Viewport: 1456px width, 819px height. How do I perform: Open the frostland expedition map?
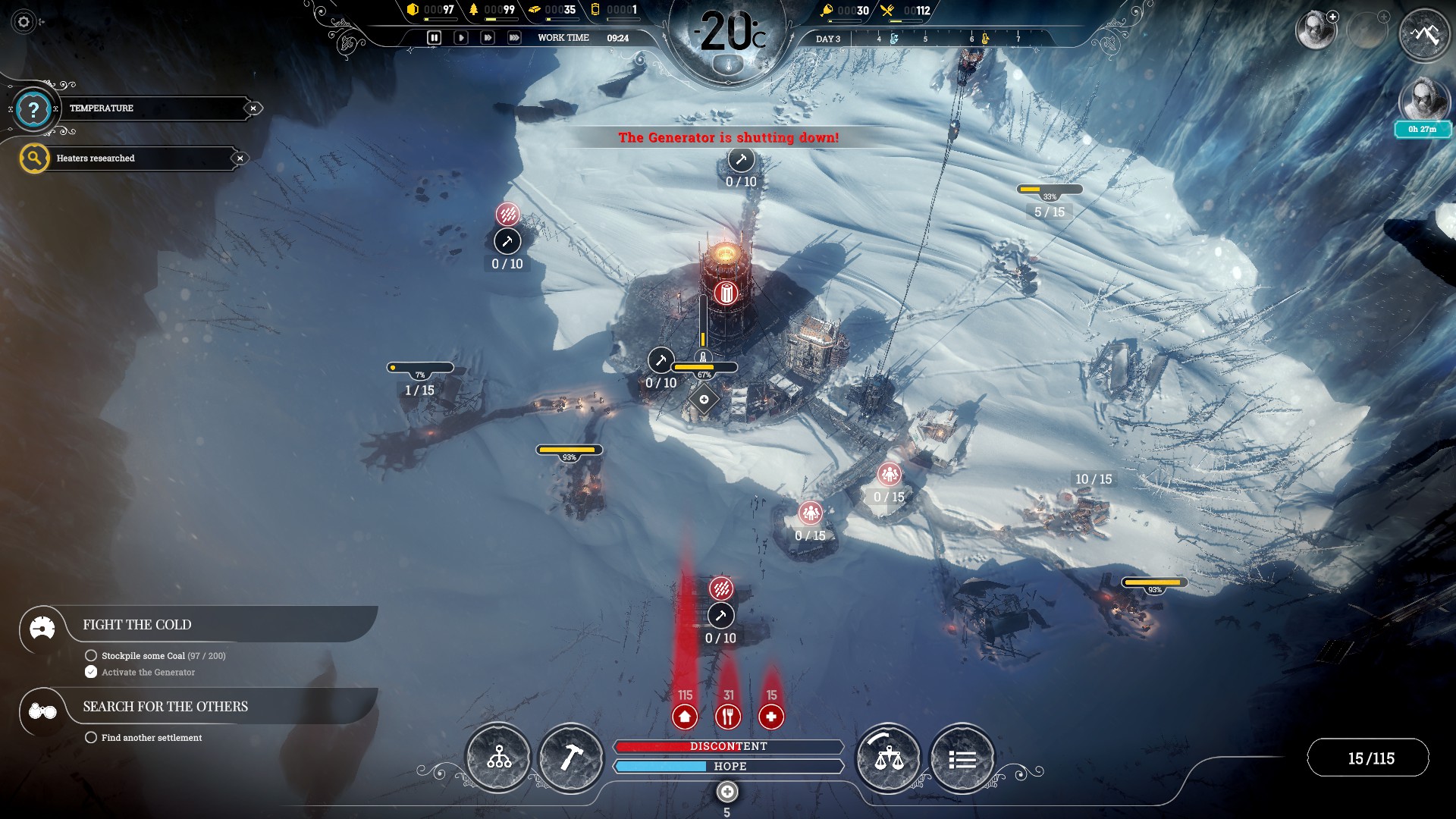coord(1424,34)
